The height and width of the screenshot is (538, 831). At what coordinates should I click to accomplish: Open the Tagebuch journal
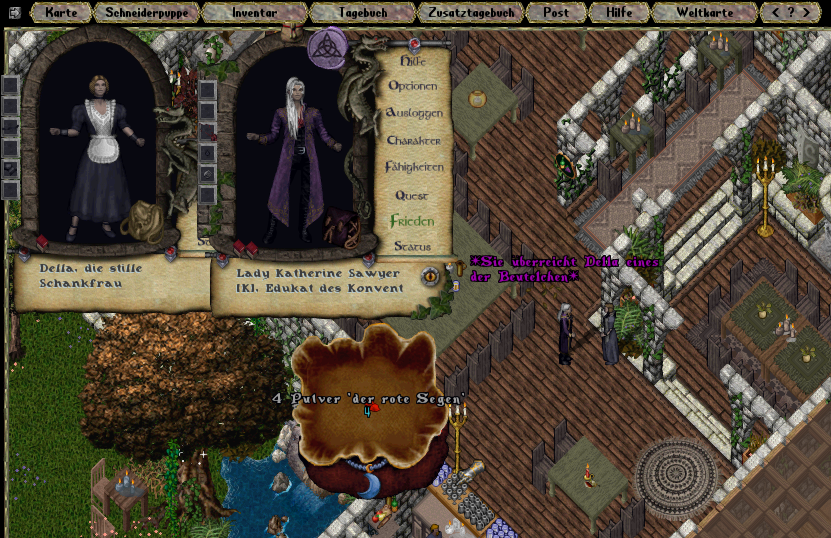(x=362, y=13)
